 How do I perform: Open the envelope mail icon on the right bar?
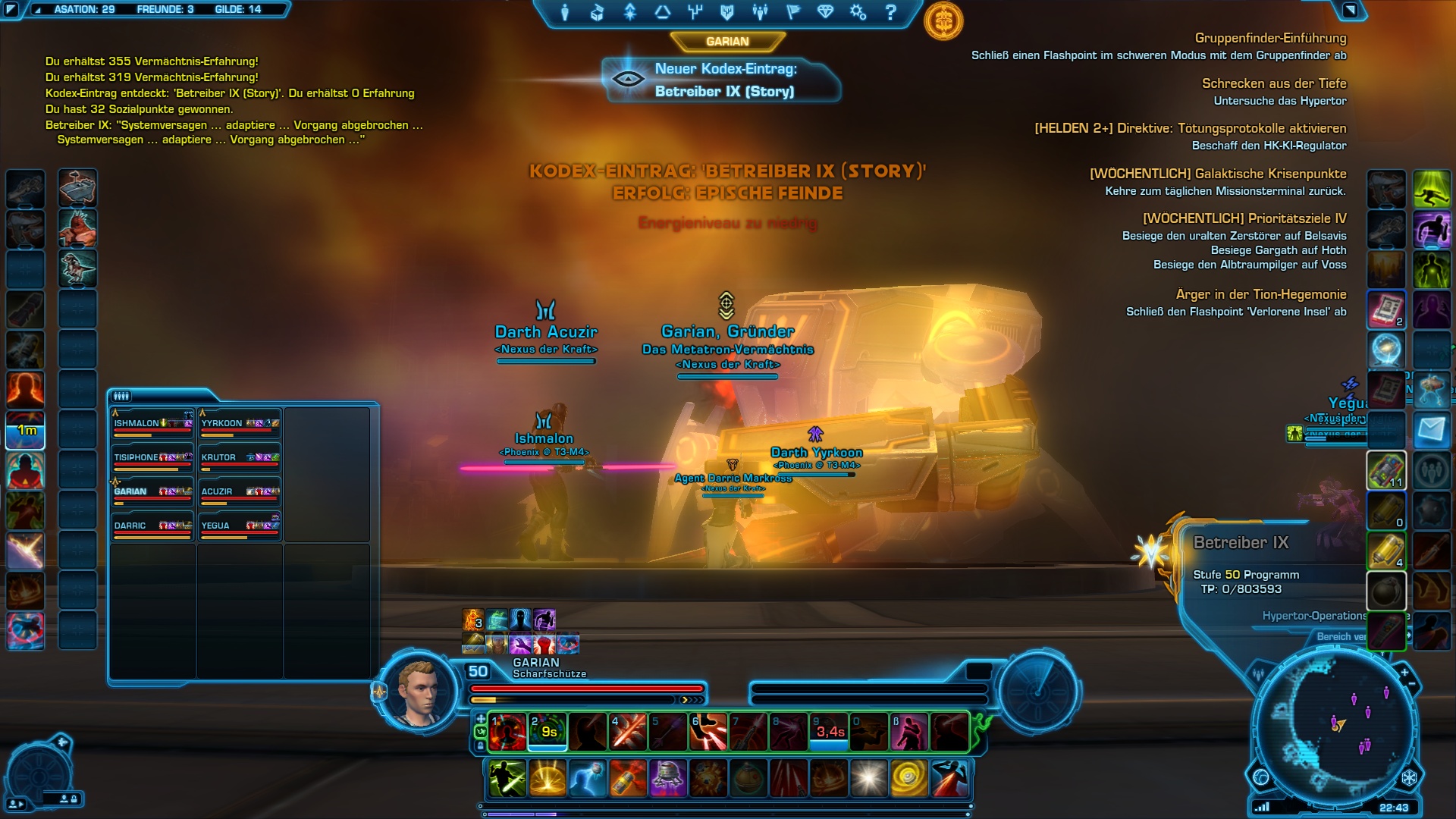pos(1432,431)
